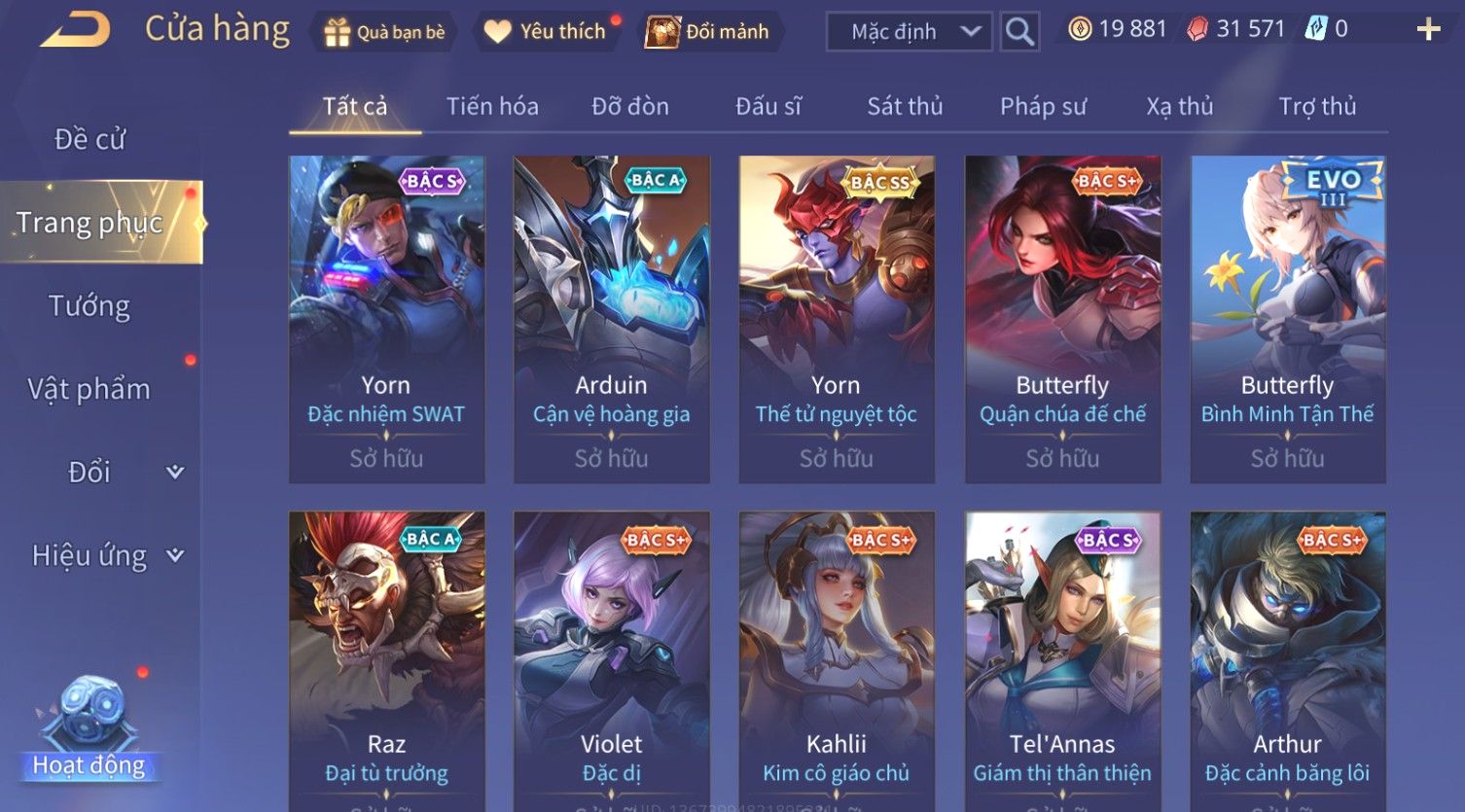This screenshot has height=812, width=1465.
Task: Choose Butterfly Bình Minh Tận Thế skin
Action: click(1287, 319)
